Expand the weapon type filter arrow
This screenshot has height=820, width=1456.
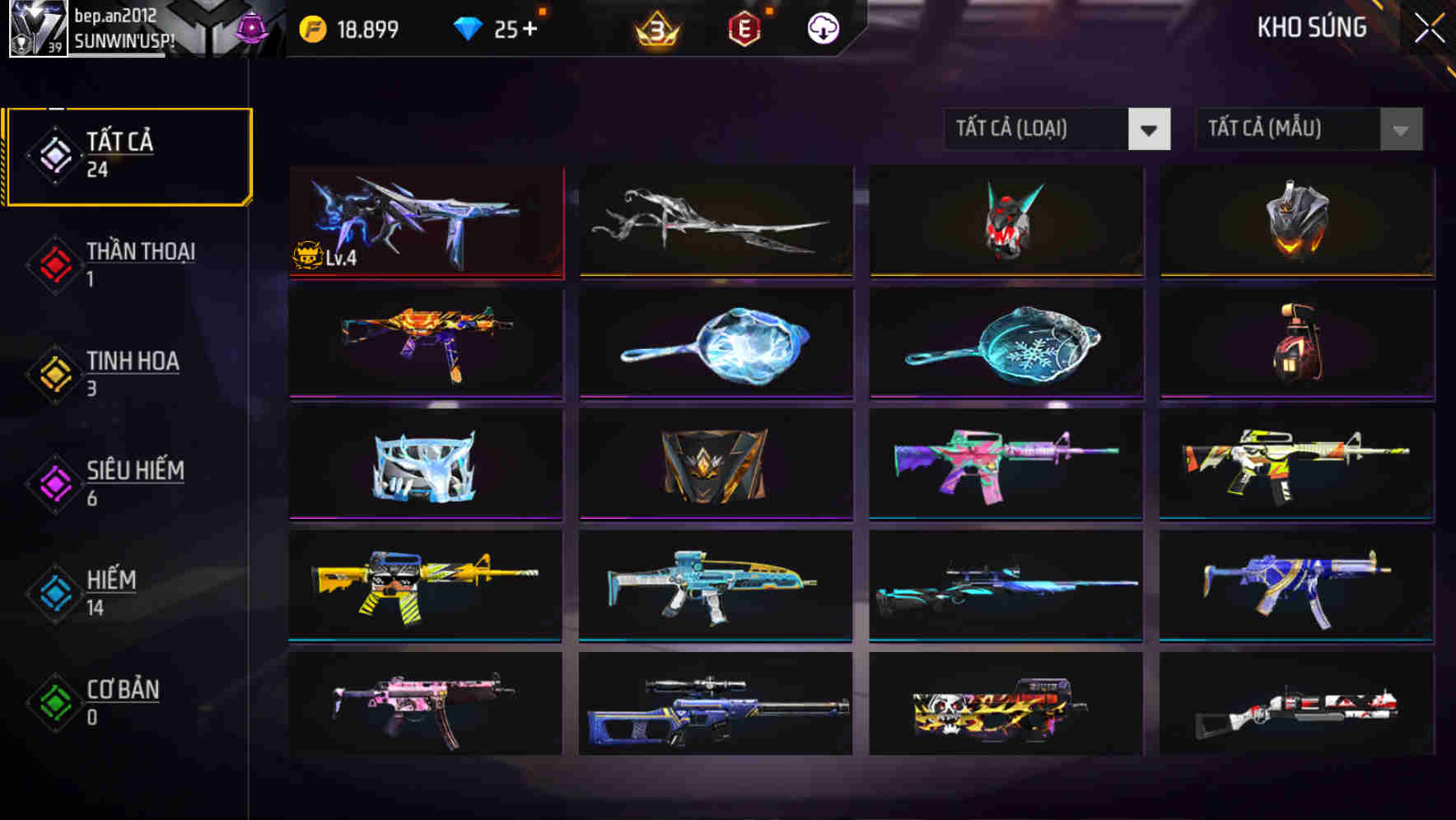coord(1150,129)
